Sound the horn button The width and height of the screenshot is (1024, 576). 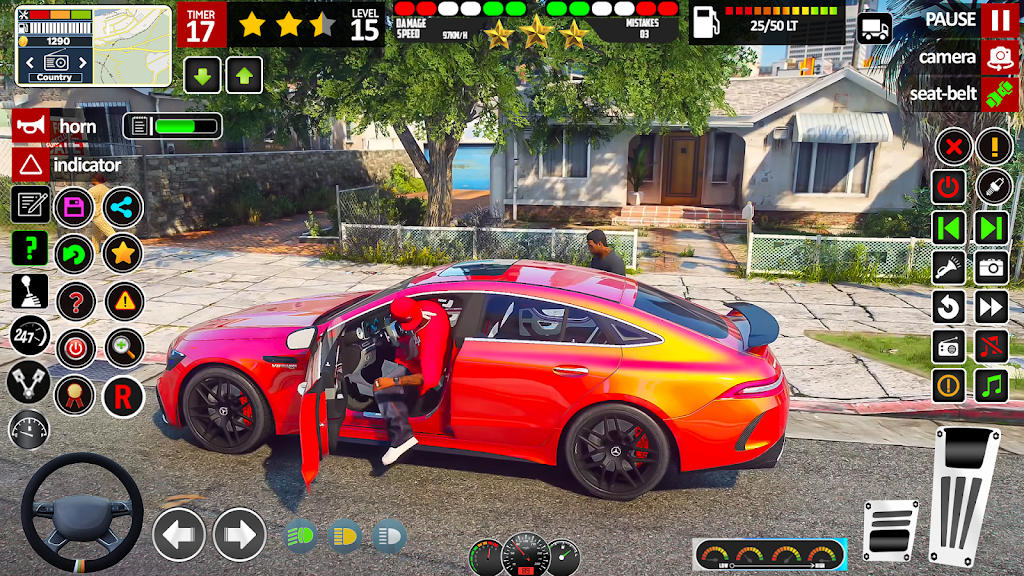(x=31, y=127)
